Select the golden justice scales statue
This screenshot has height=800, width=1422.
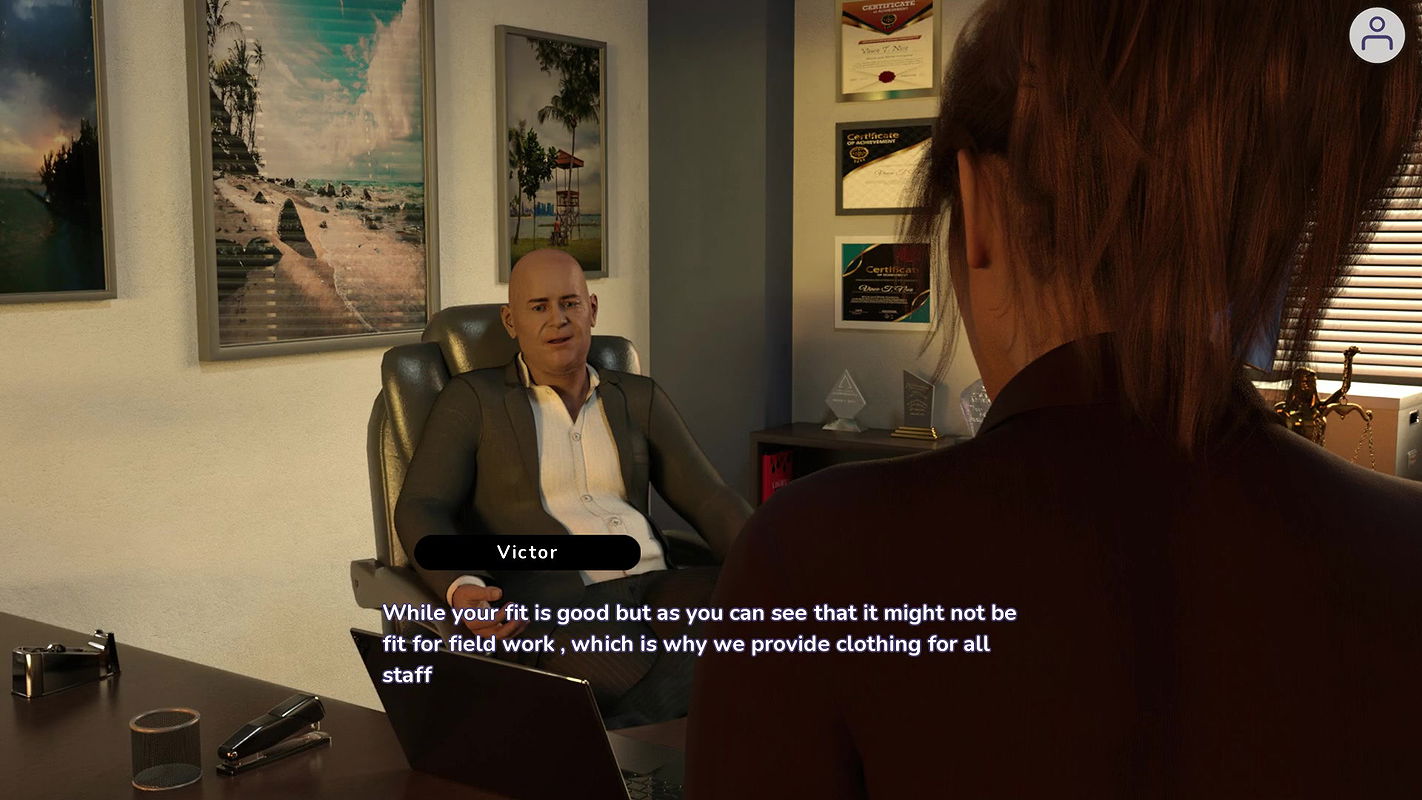click(1310, 400)
